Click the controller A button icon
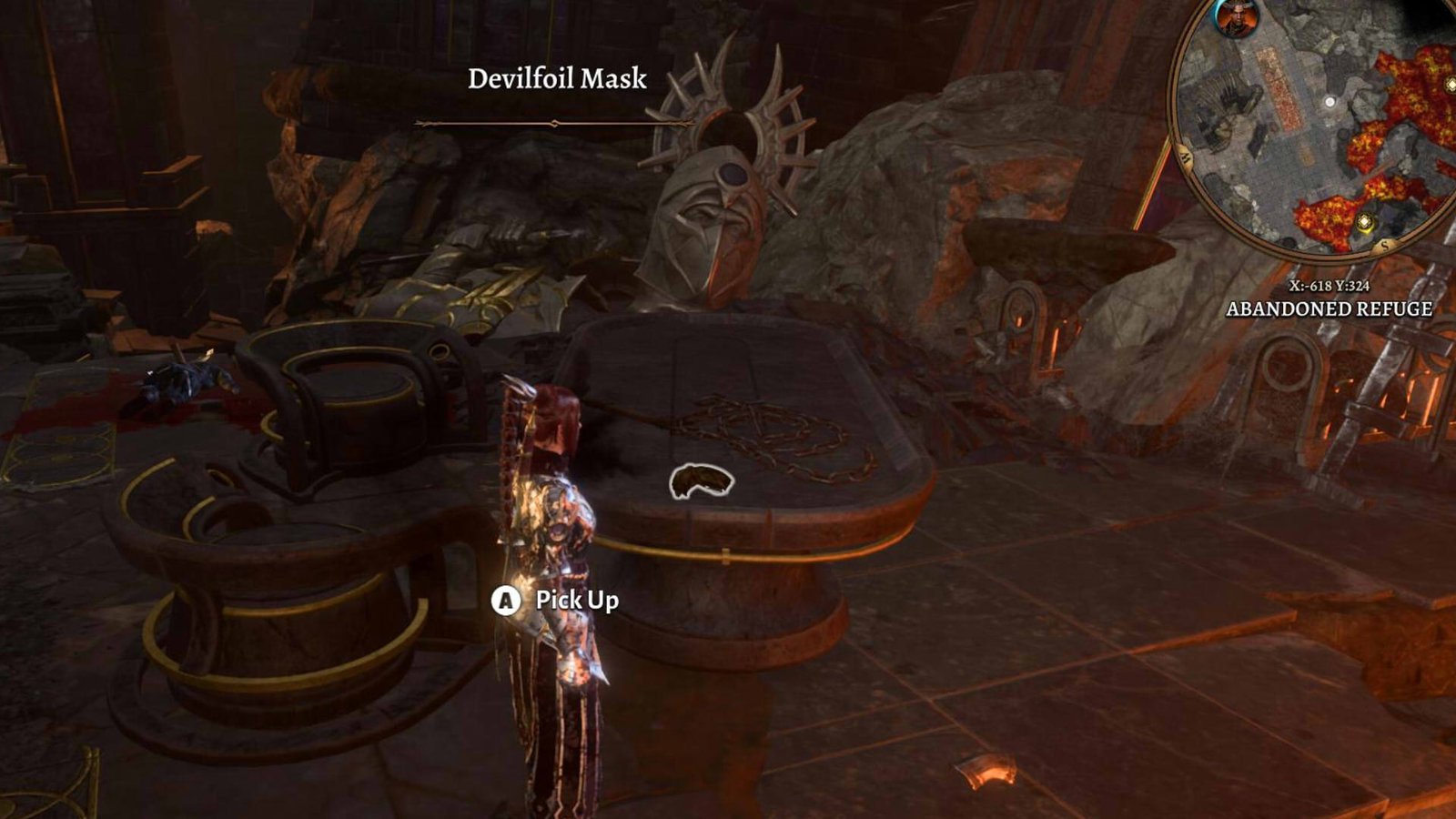The image size is (1456, 819). click(504, 601)
